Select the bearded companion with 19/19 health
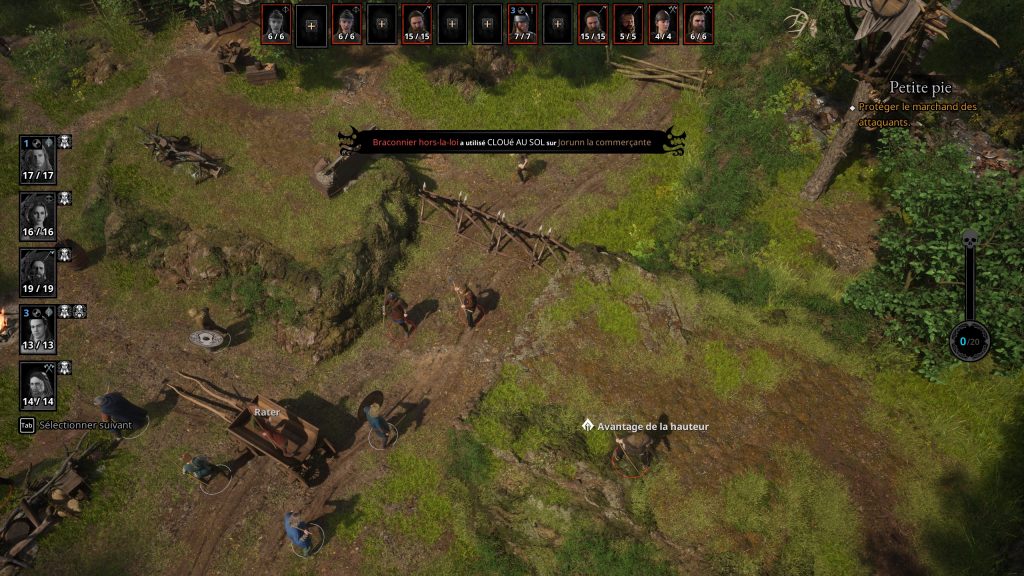1024x576 pixels. [38, 271]
